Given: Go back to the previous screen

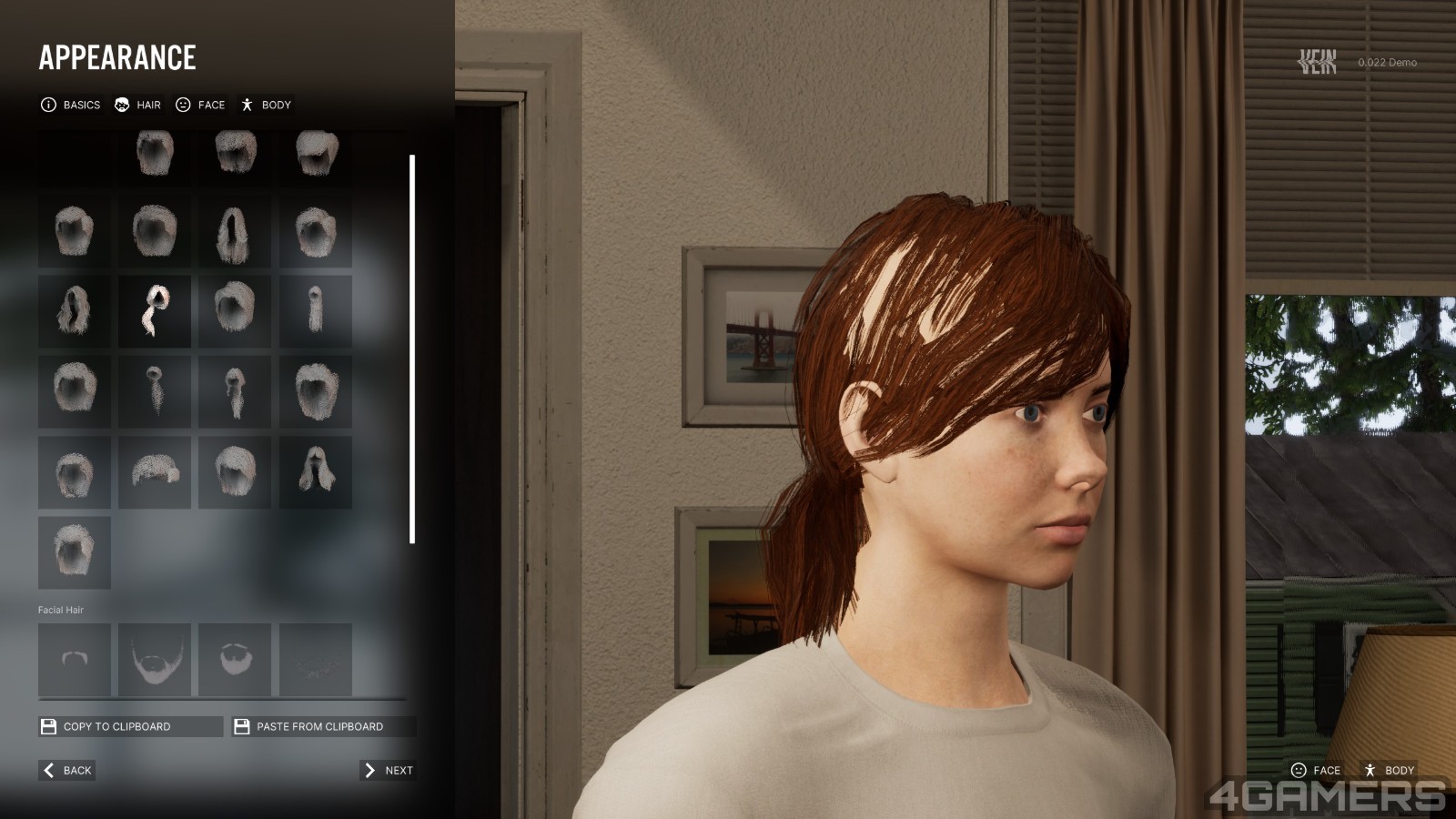Looking at the screenshot, I should coord(67,770).
